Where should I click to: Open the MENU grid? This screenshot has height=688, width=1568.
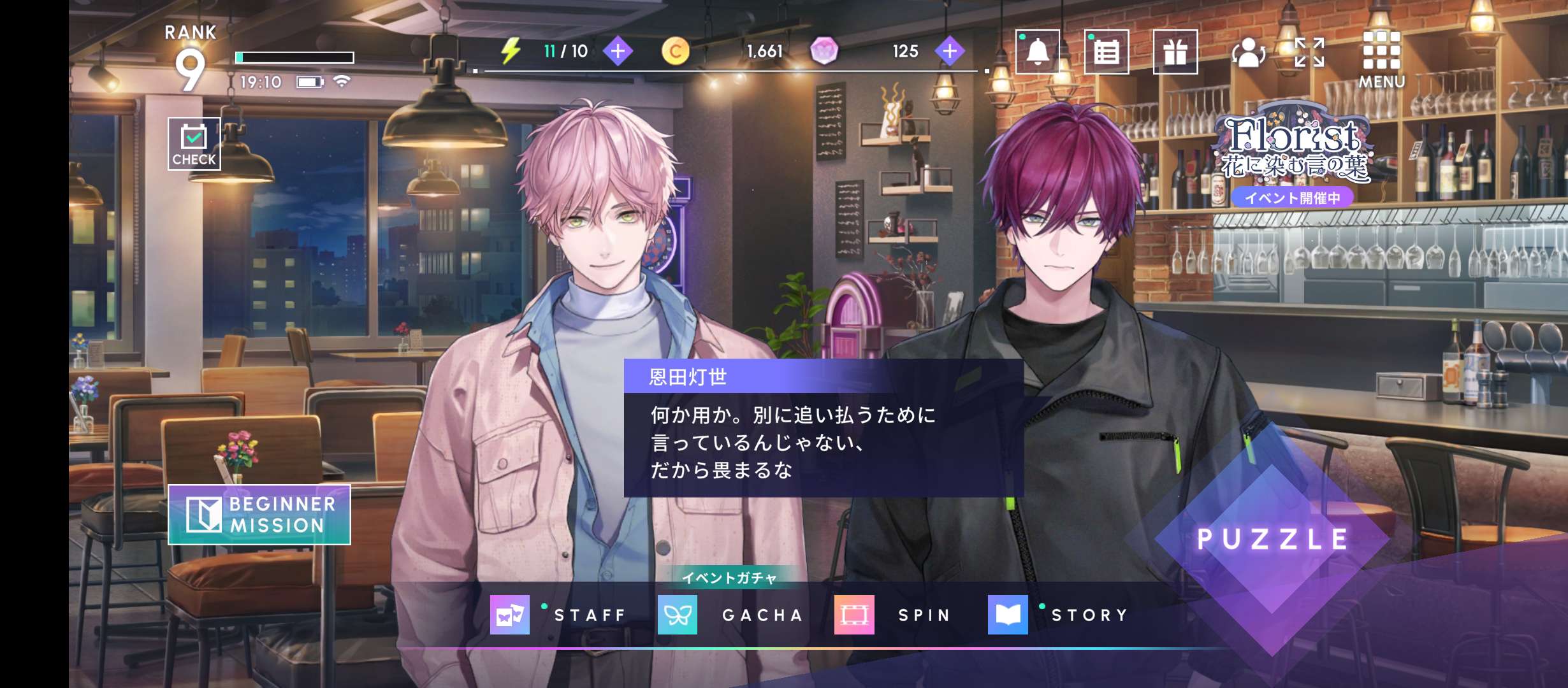click(1381, 59)
